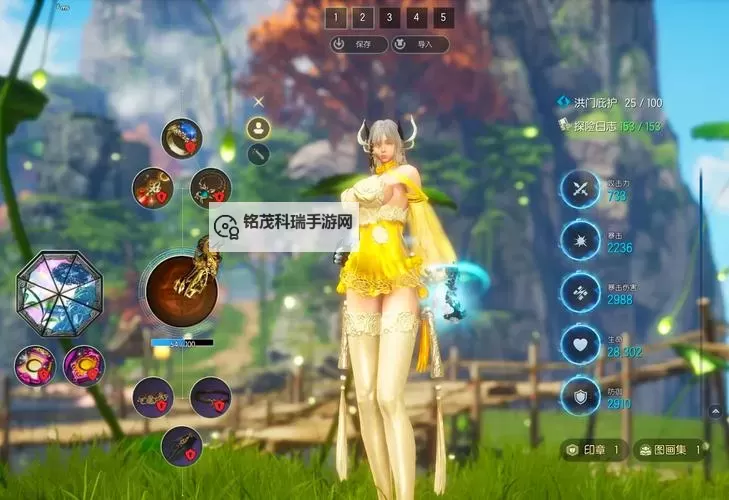Click the small up-arrow scroll button
The height and width of the screenshot is (500, 729).
click(x=714, y=410)
